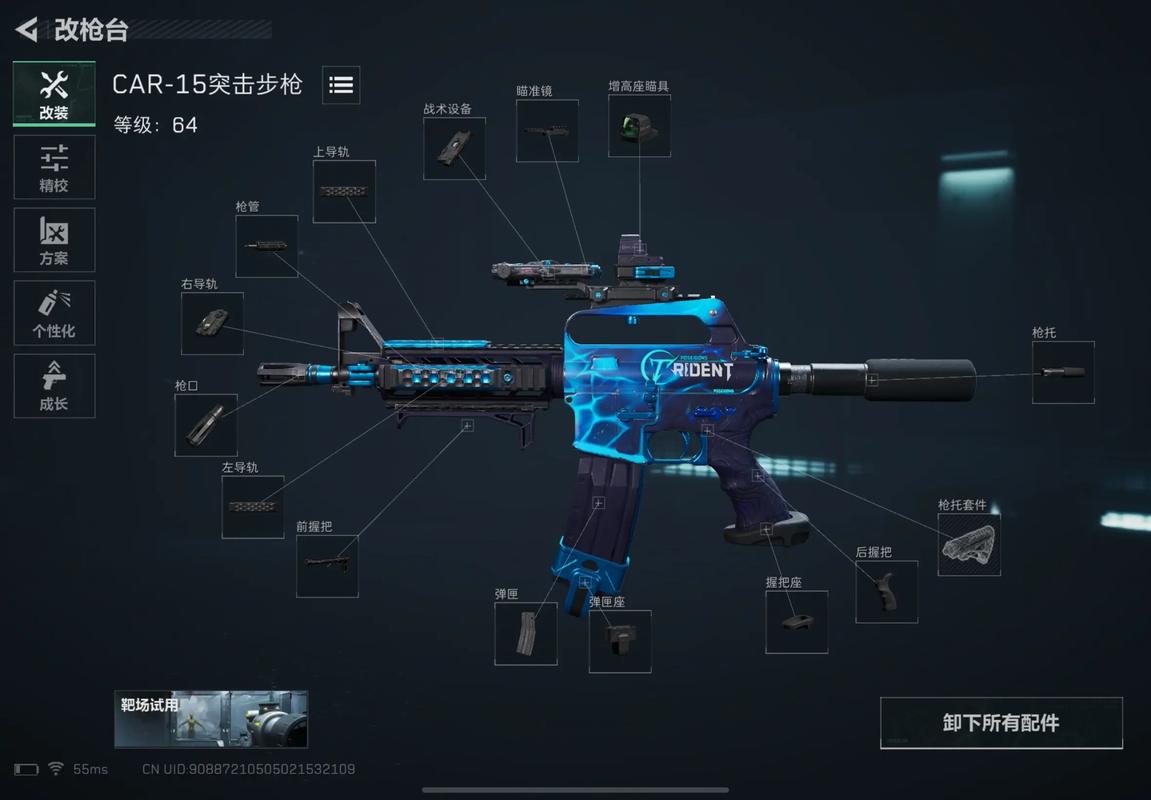1151x800 pixels.
Task: Choose the 握把座 slot
Action: click(x=796, y=622)
